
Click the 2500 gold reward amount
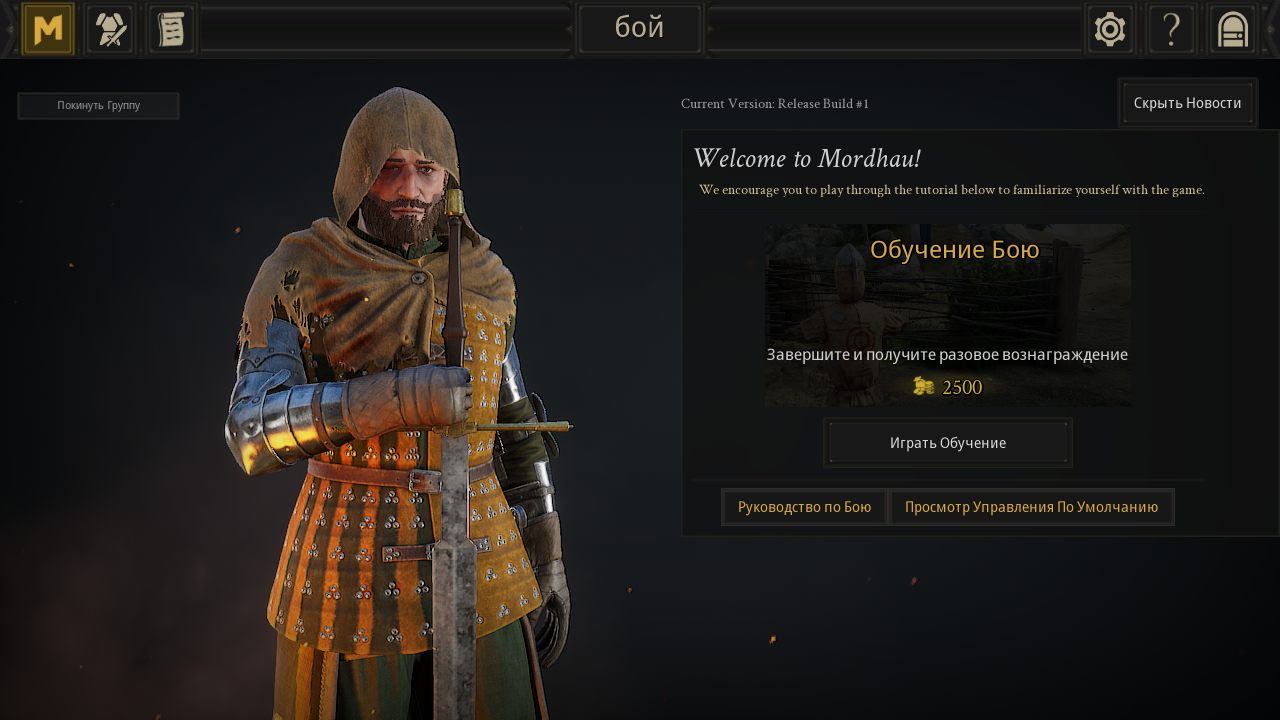point(961,387)
